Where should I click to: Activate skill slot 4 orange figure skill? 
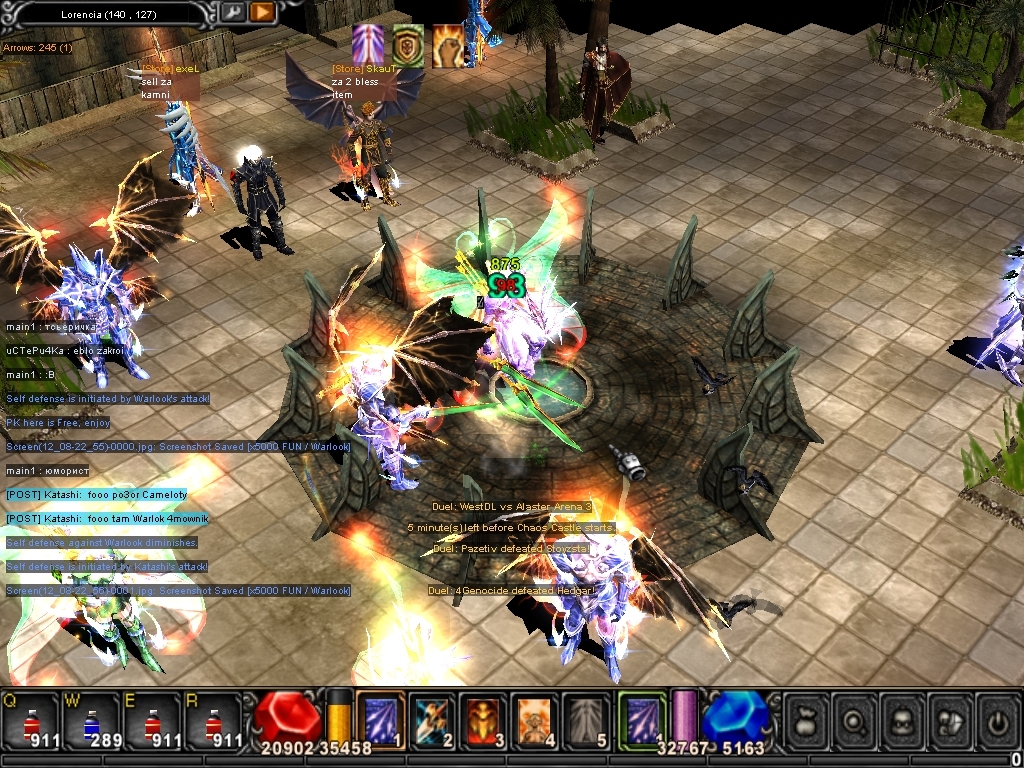[536, 720]
